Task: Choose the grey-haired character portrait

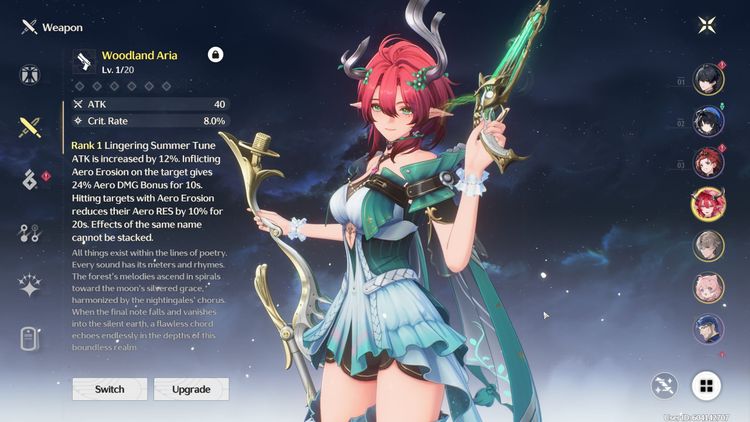Action: (708, 246)
